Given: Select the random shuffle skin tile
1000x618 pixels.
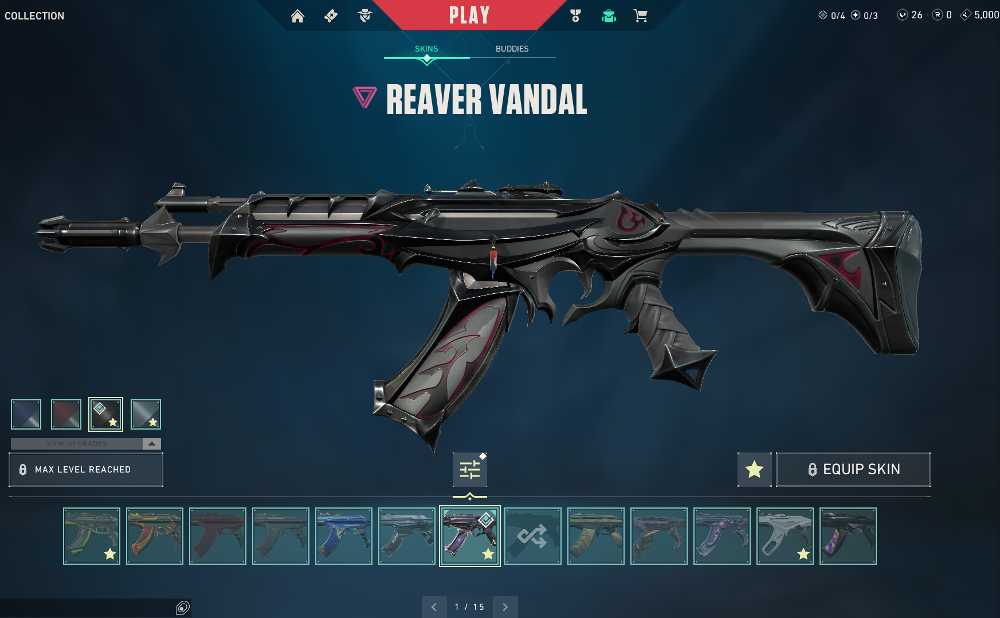Looking at the screenshot, I should pyautogui.click(x=532, y=536).
